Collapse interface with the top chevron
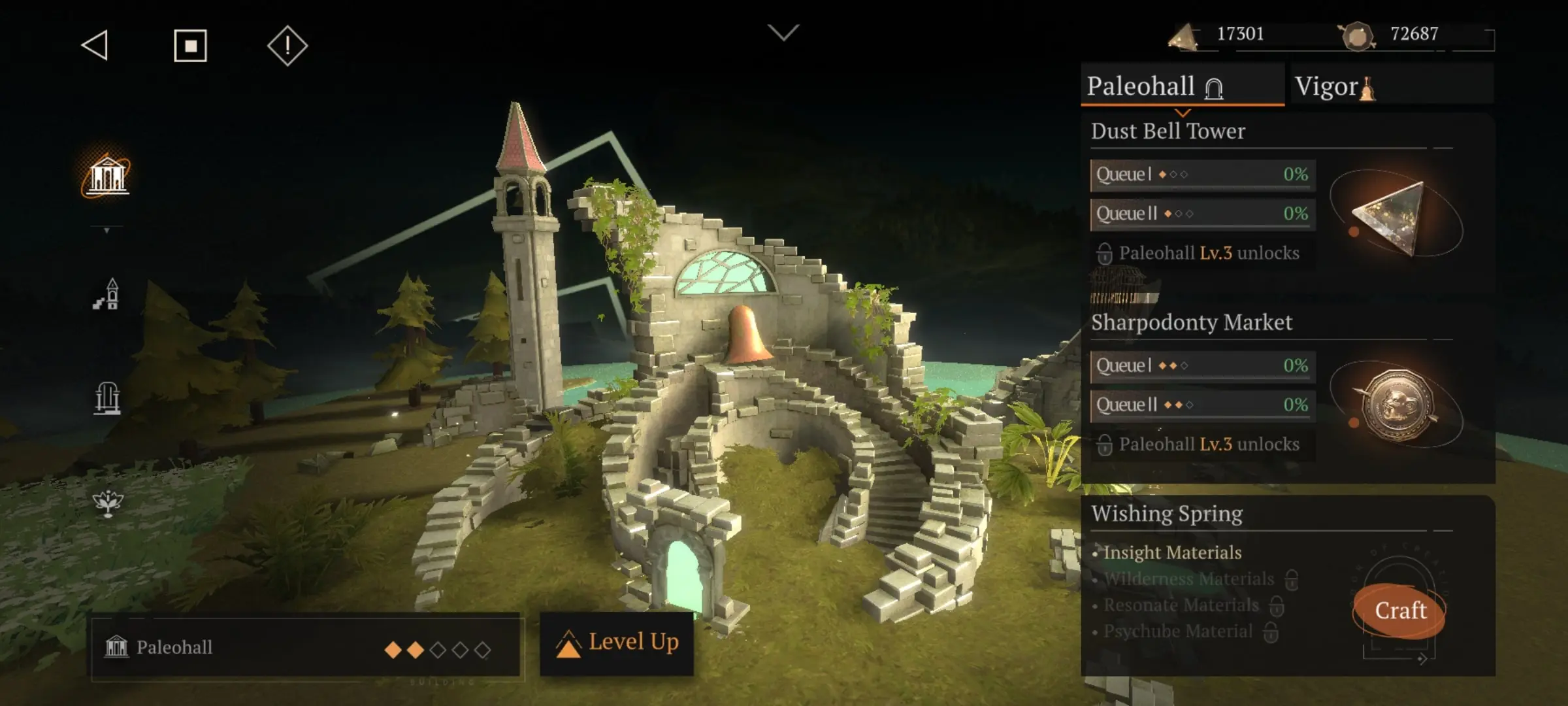This screenshot has height=706, width=1568. tap(783, 32)
